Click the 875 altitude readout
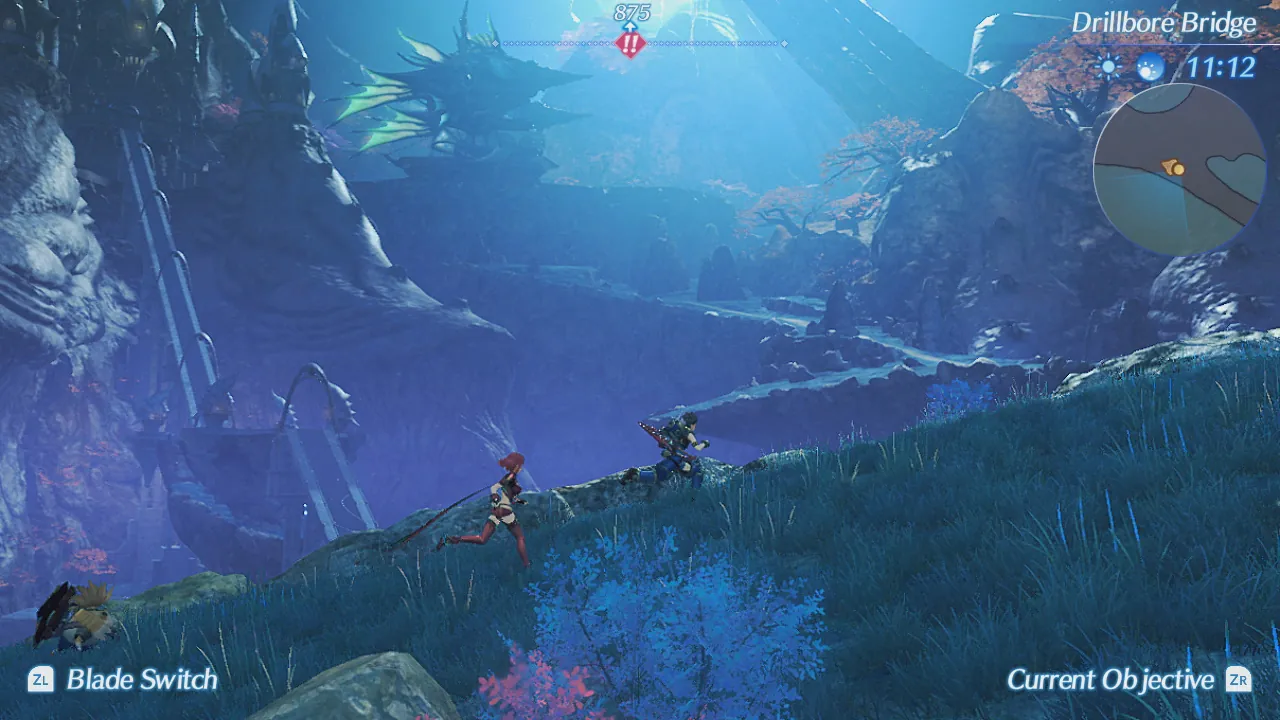 point(631,12)
